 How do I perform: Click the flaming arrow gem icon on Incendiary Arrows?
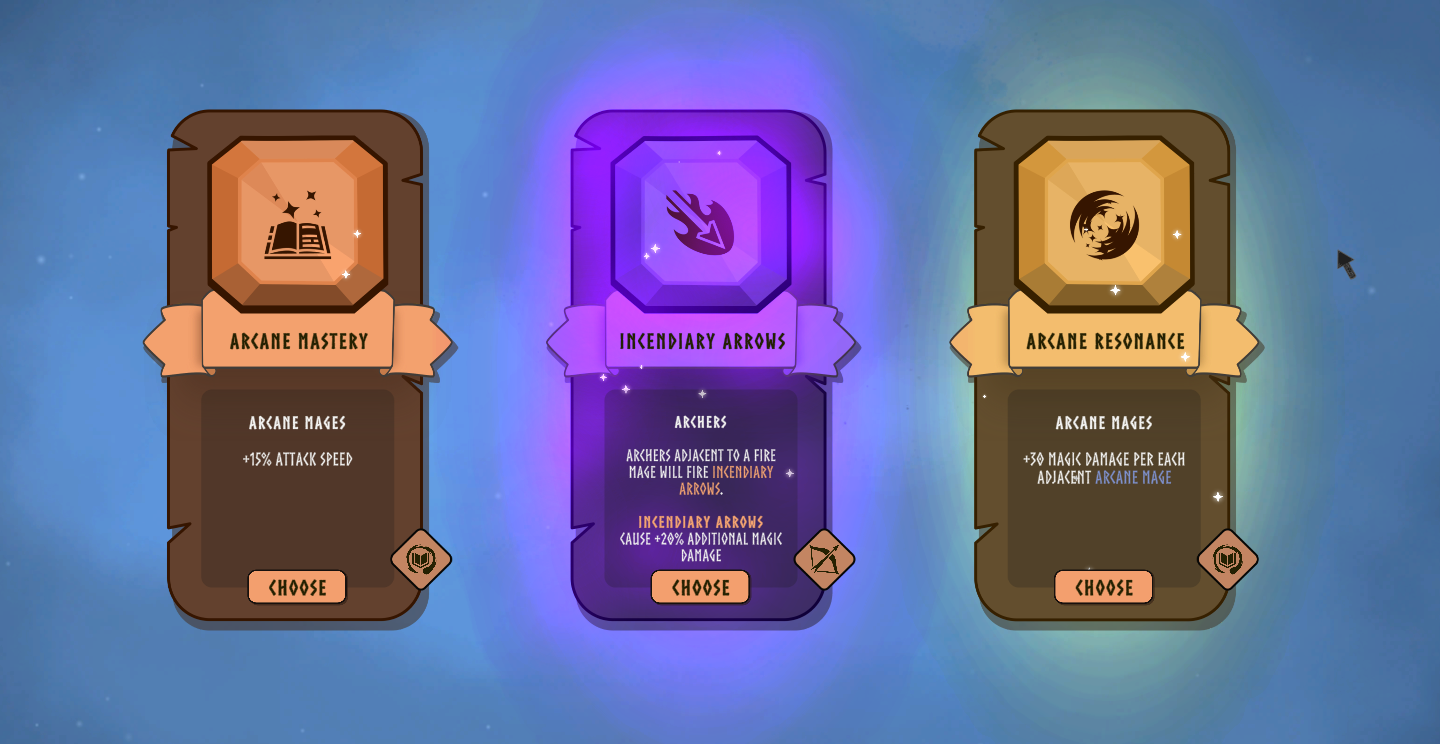(x=700, y=222)
